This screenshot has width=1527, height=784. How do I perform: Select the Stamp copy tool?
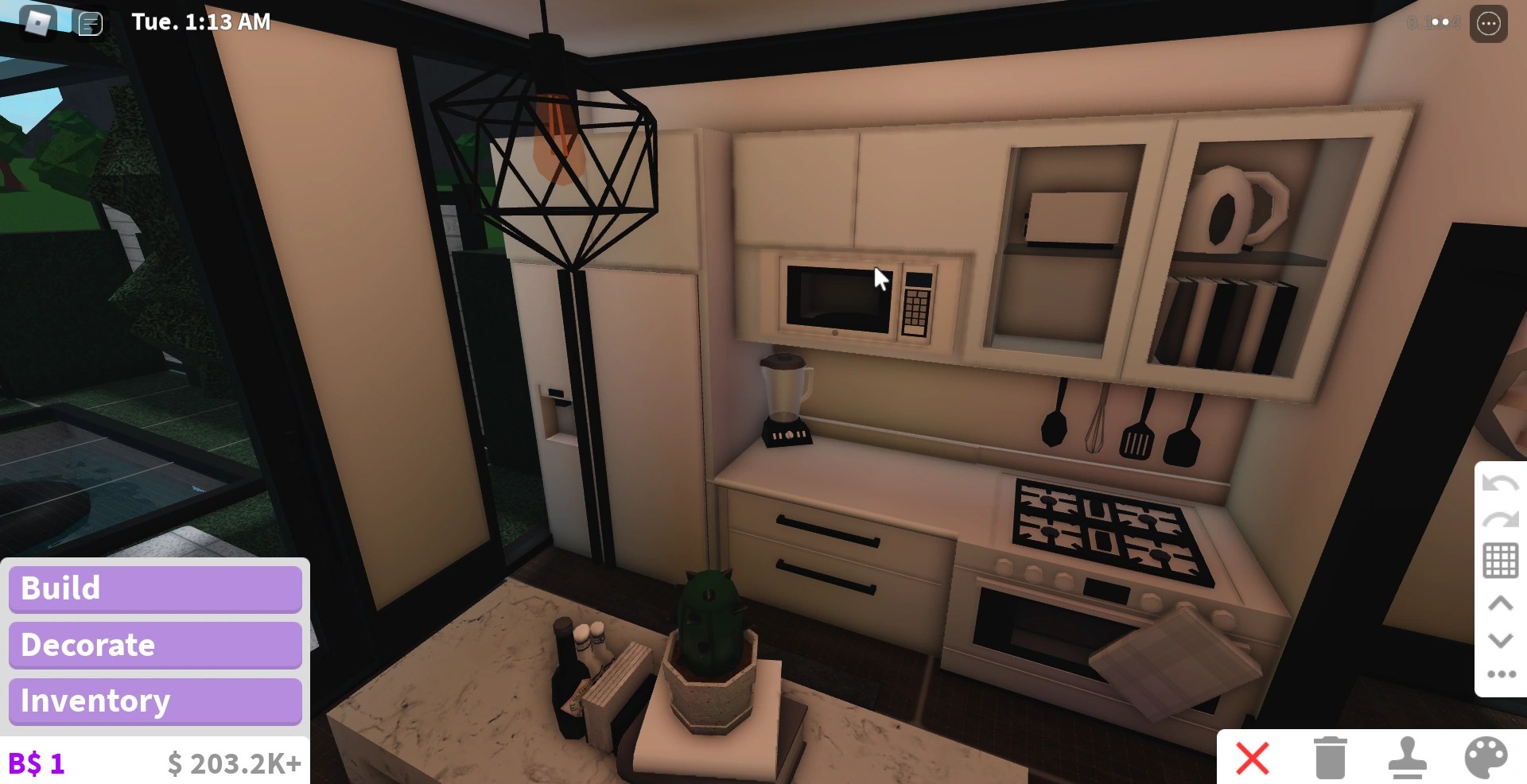point(1407,759)
